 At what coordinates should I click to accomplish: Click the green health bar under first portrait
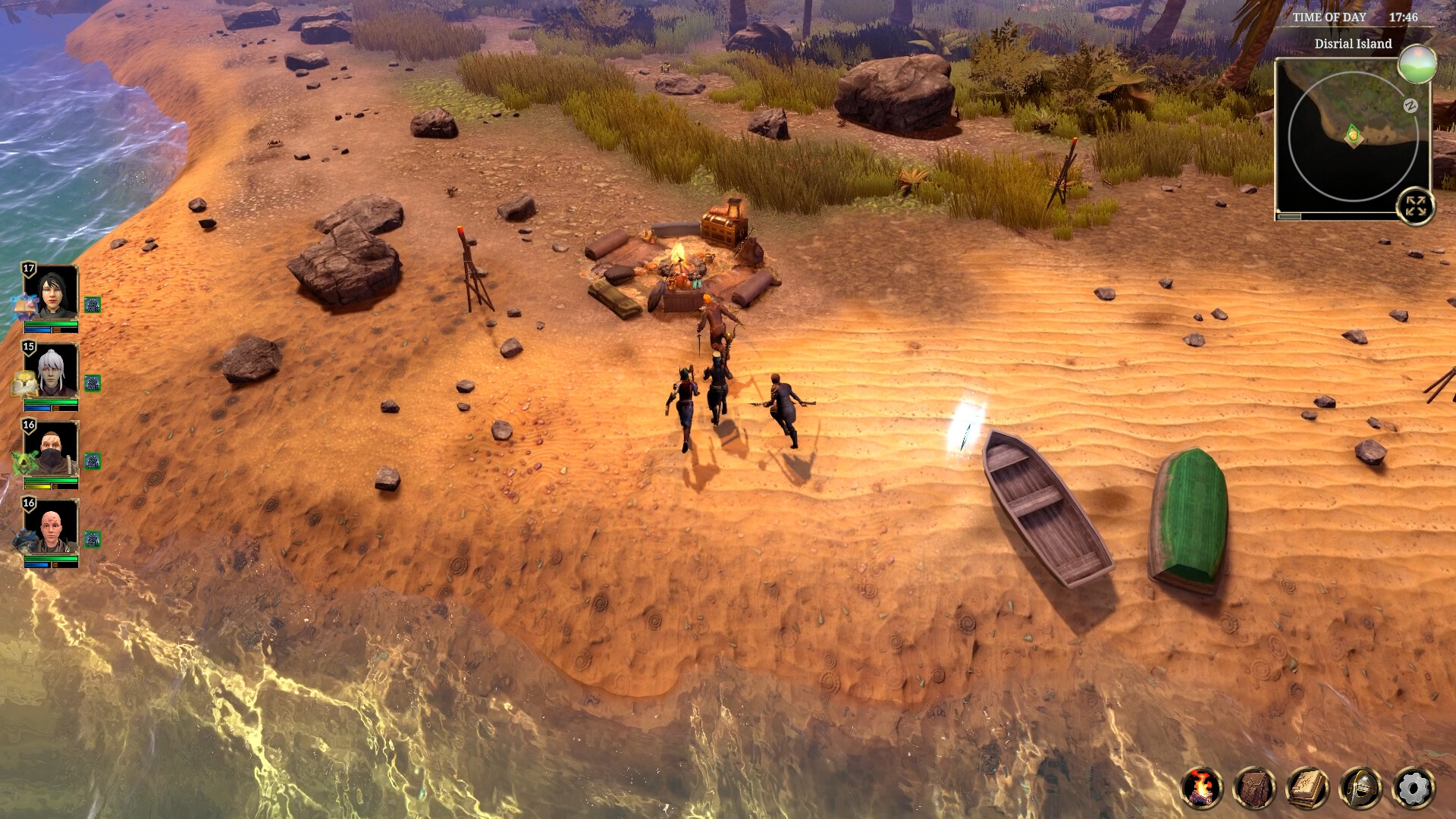click(51, 324)
